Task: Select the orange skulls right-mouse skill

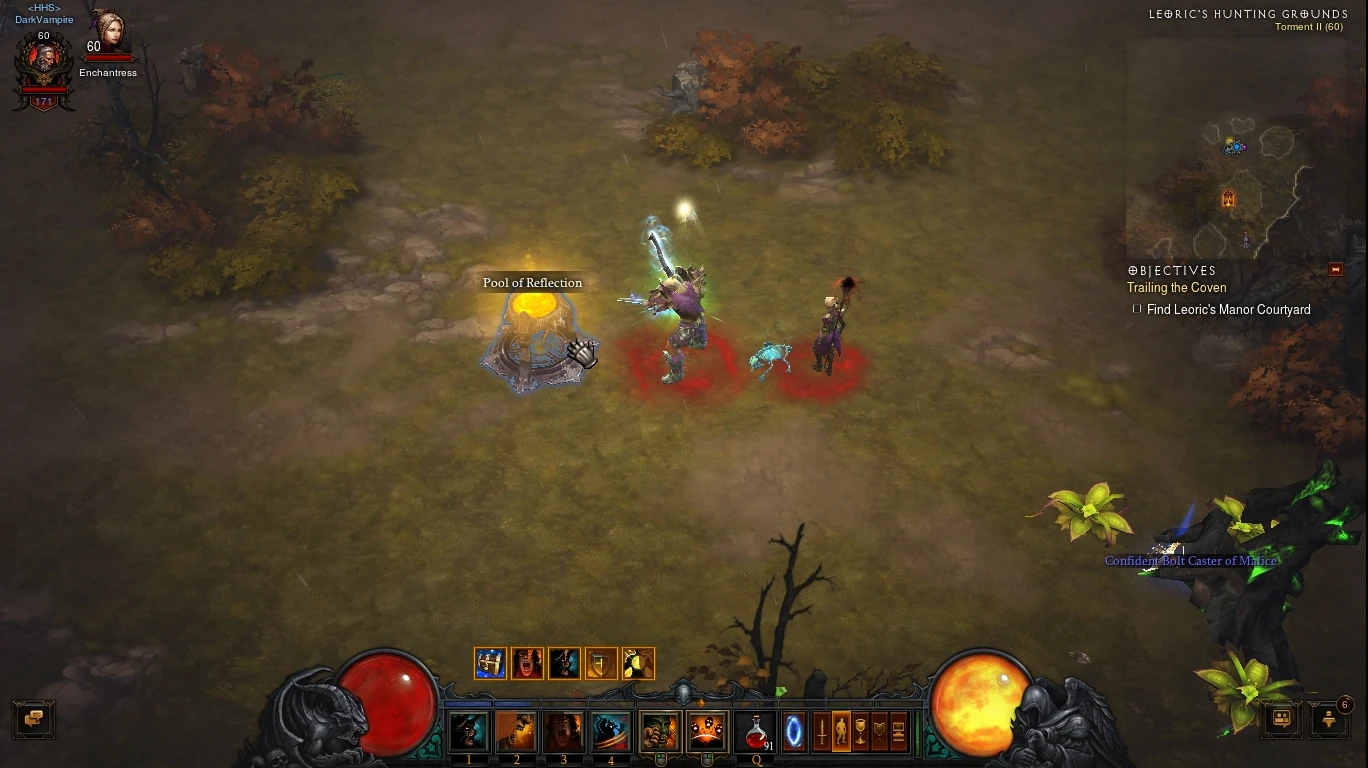Action: [x=707, y=732]
